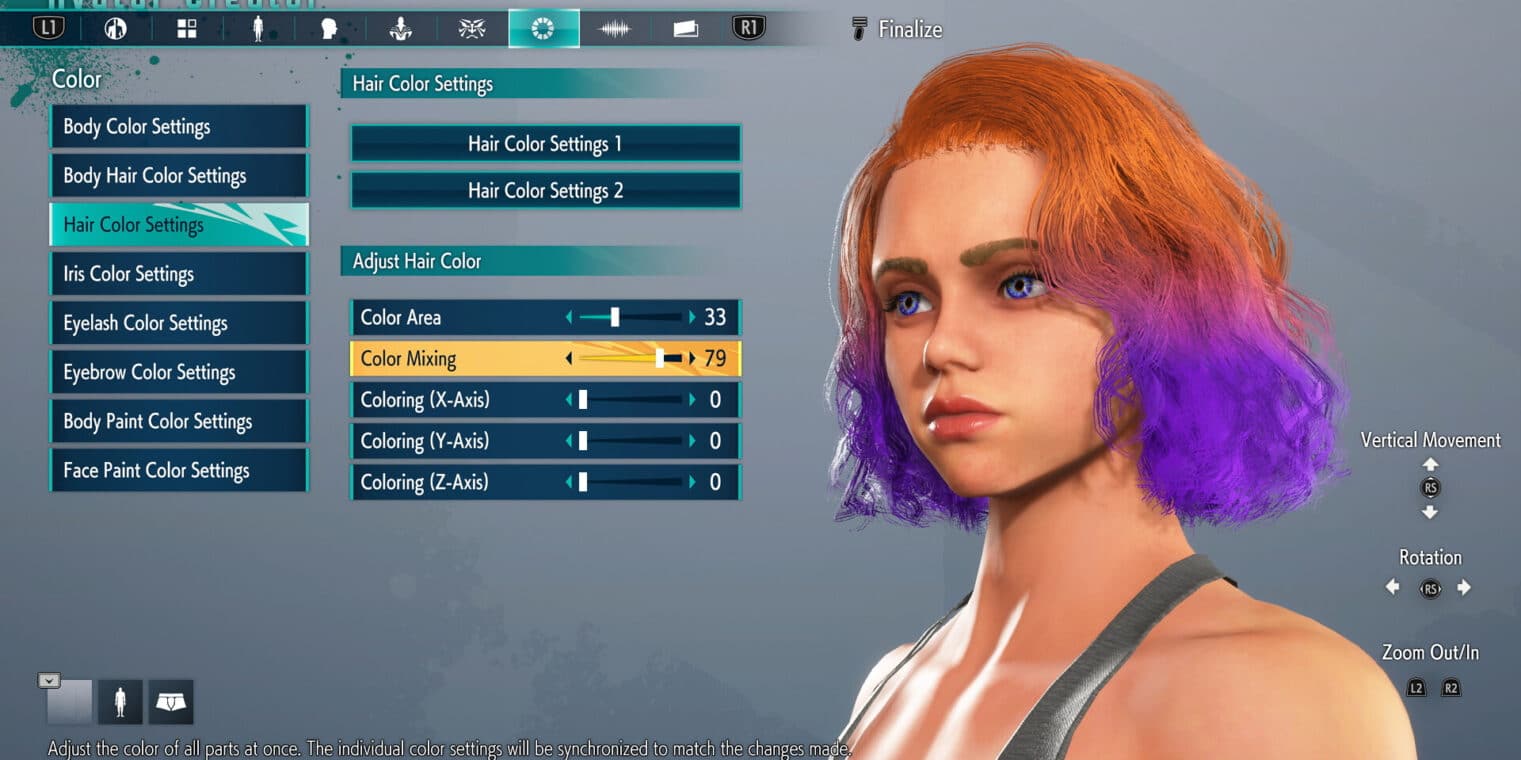Open Body Color Settings
Image resolution: width=1521 pixels, height=760 pixels.
(x=179, y=127)
